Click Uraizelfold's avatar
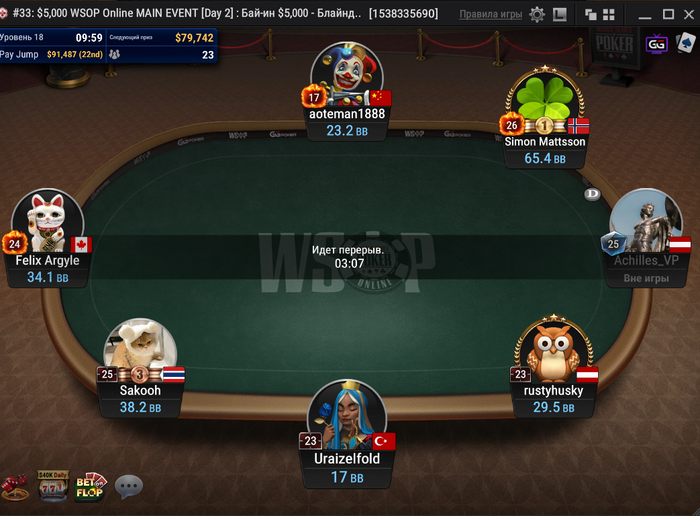 click(x=347, y=415)
